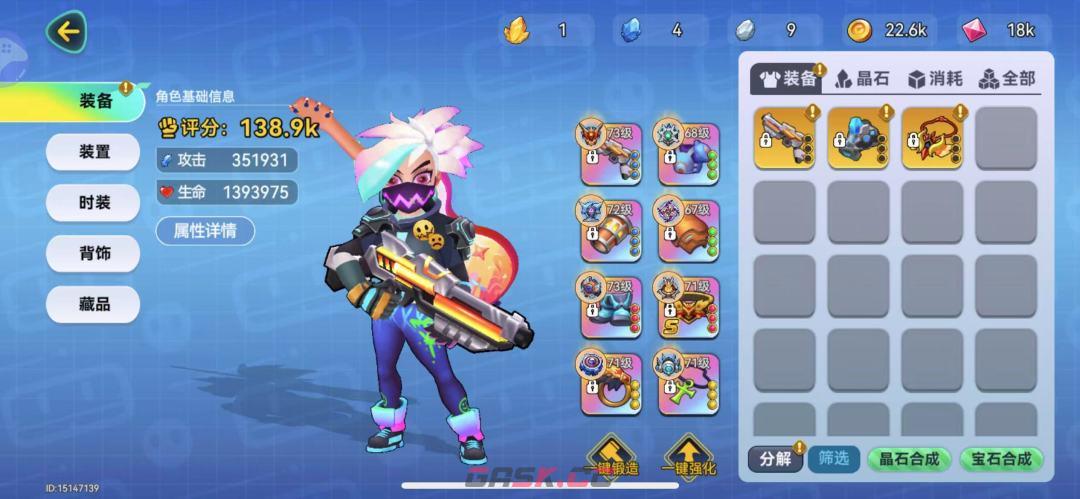Choose the equipped ring slot

click(x=606, y=384)
